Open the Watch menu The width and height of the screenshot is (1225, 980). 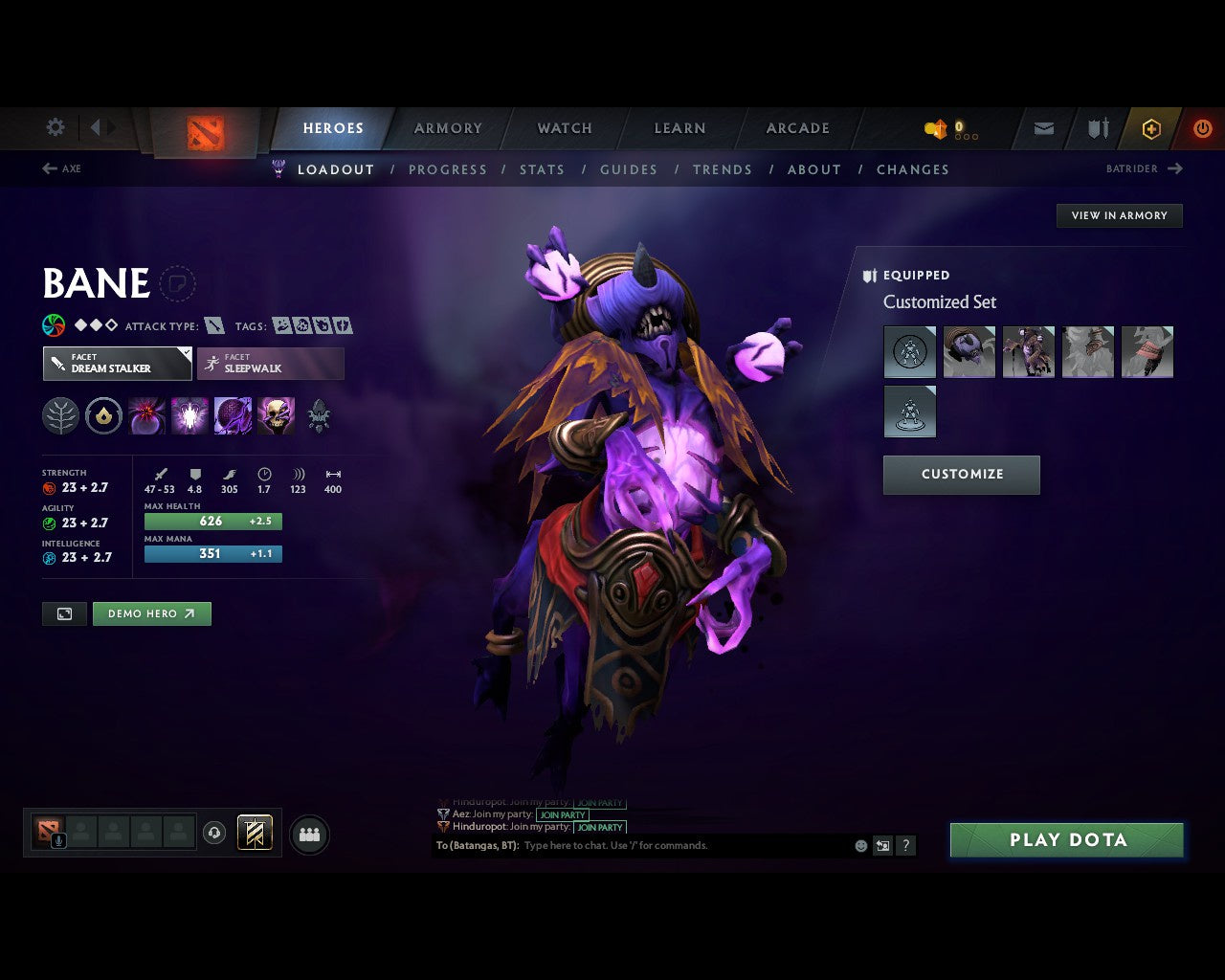[x=564, y=128]
